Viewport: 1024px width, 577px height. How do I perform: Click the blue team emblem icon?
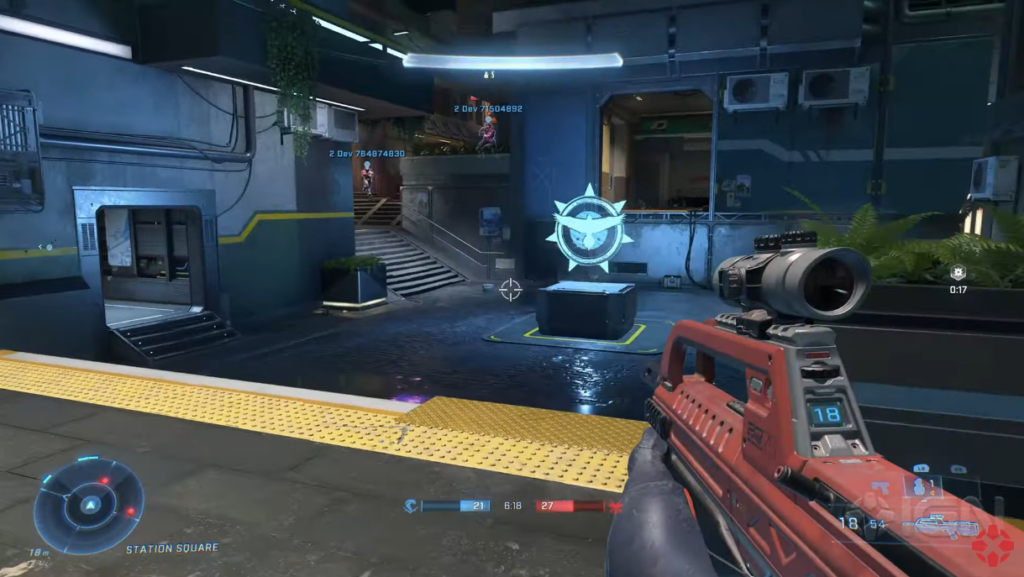click(412, 506)
